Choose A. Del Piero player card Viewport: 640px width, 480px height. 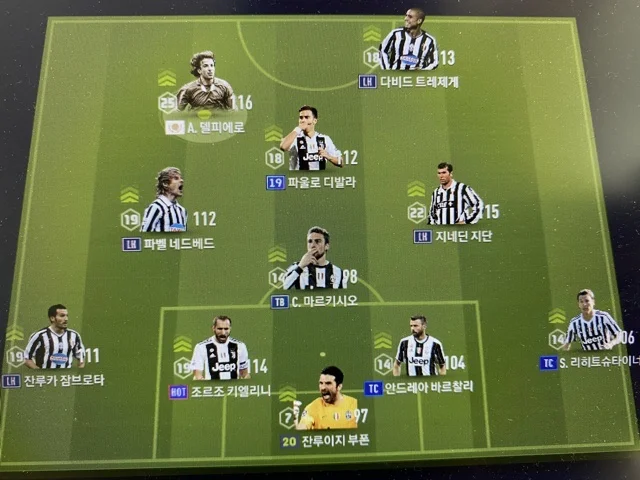(205, 92)
